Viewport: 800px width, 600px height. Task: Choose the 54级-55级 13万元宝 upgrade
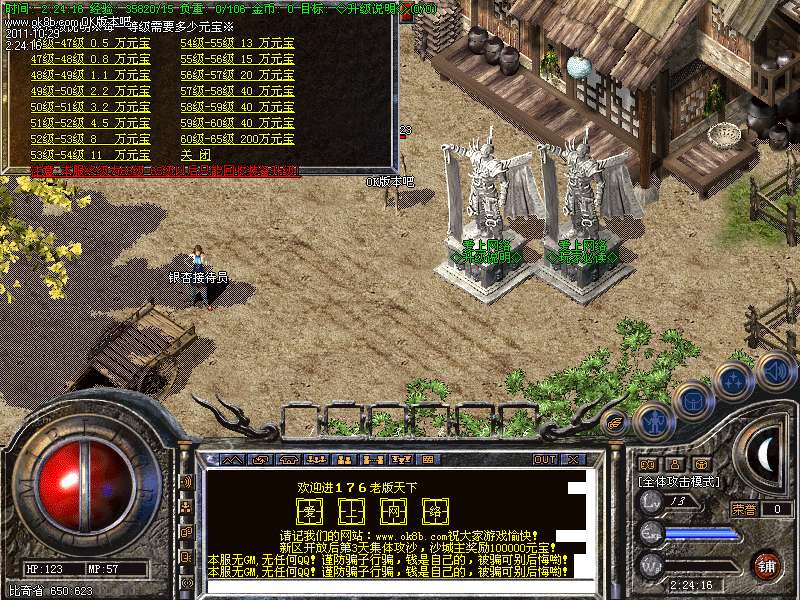pos(237,43)
